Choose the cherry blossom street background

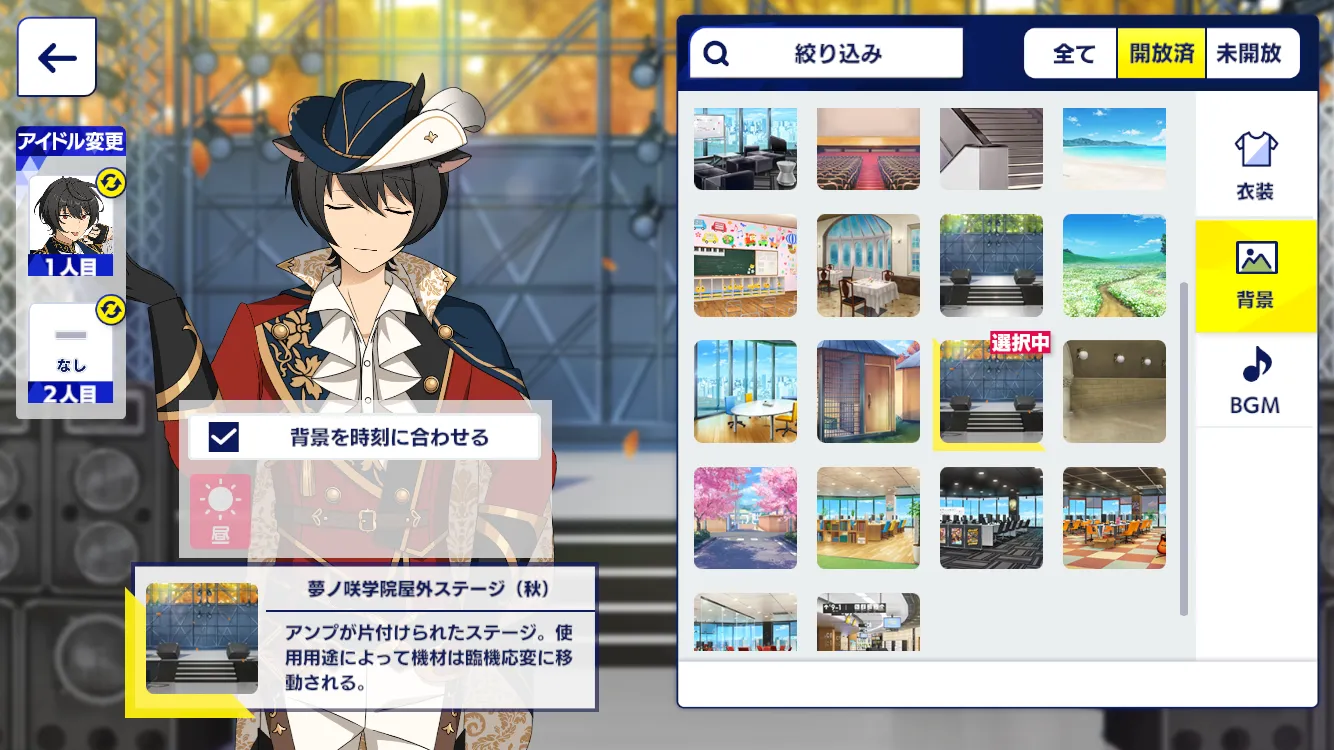[x=745, y=518]
